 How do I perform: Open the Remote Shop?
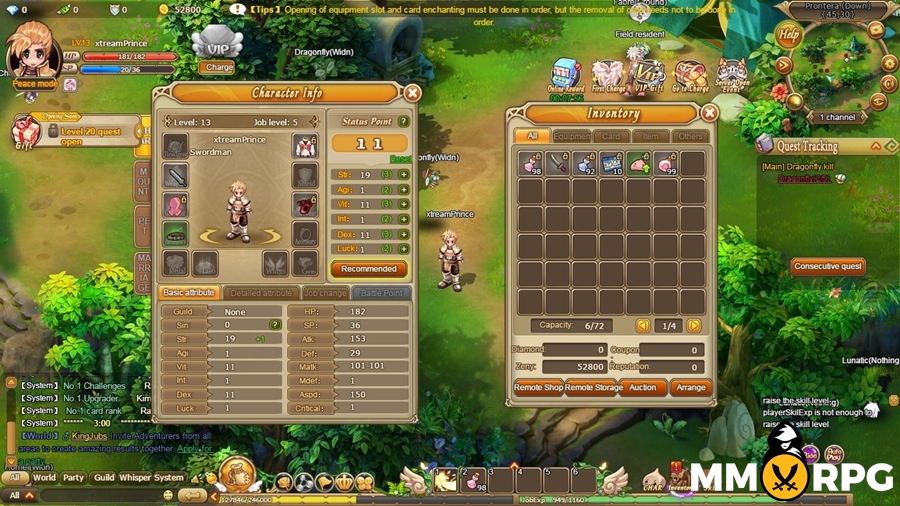[538, 388]
